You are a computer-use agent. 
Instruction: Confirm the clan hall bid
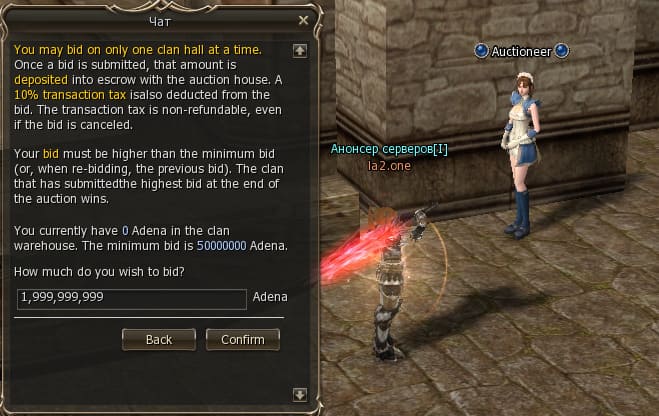(x=242, y=339)
